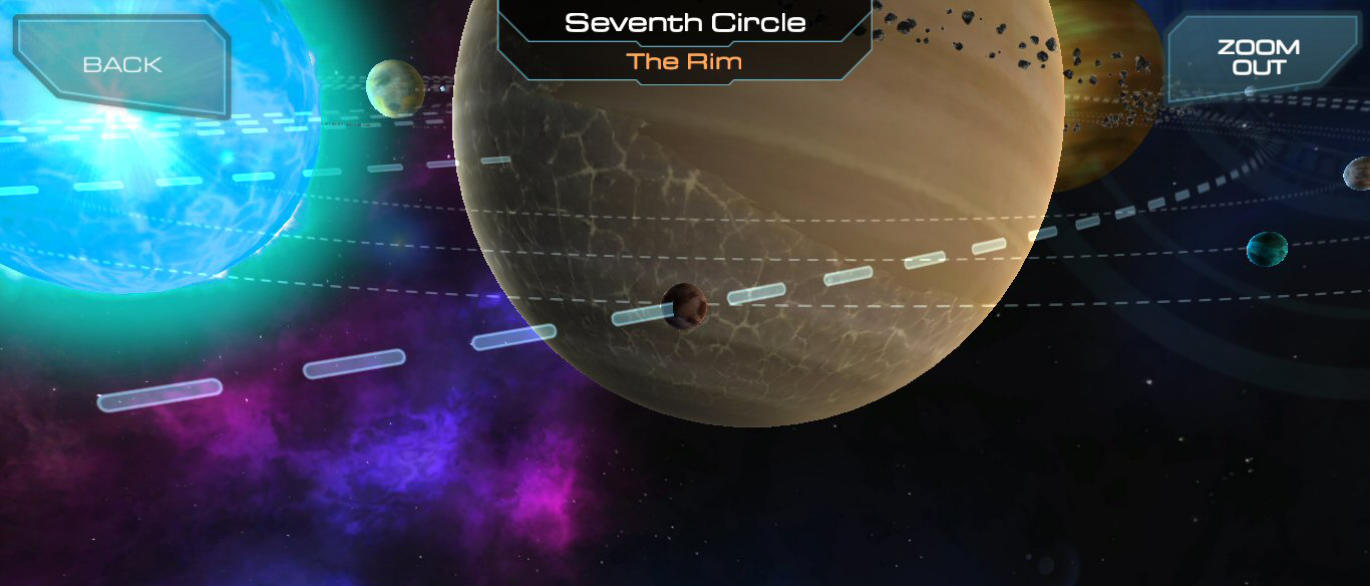This screenshot has height=586, width=1370.
Task: Go back using the BACK button
Action: (x=122, y=64)
